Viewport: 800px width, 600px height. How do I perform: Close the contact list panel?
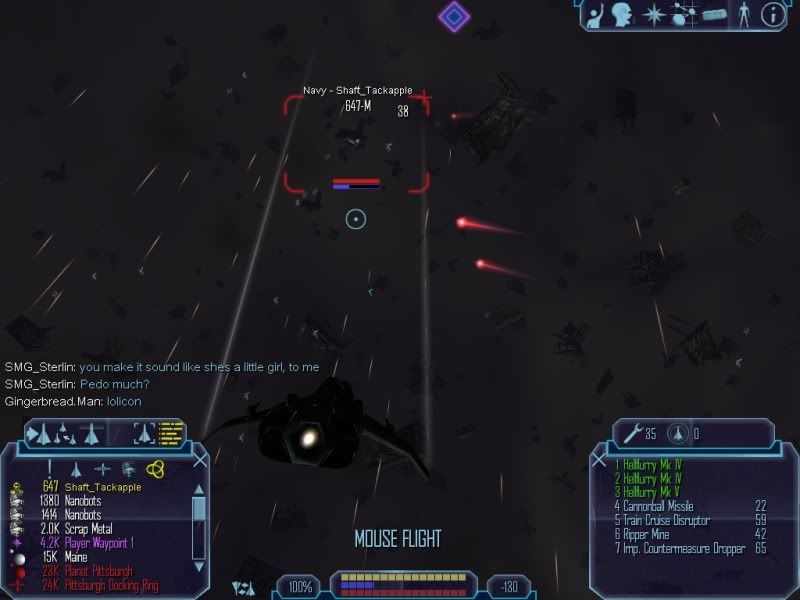click(200, 460)
